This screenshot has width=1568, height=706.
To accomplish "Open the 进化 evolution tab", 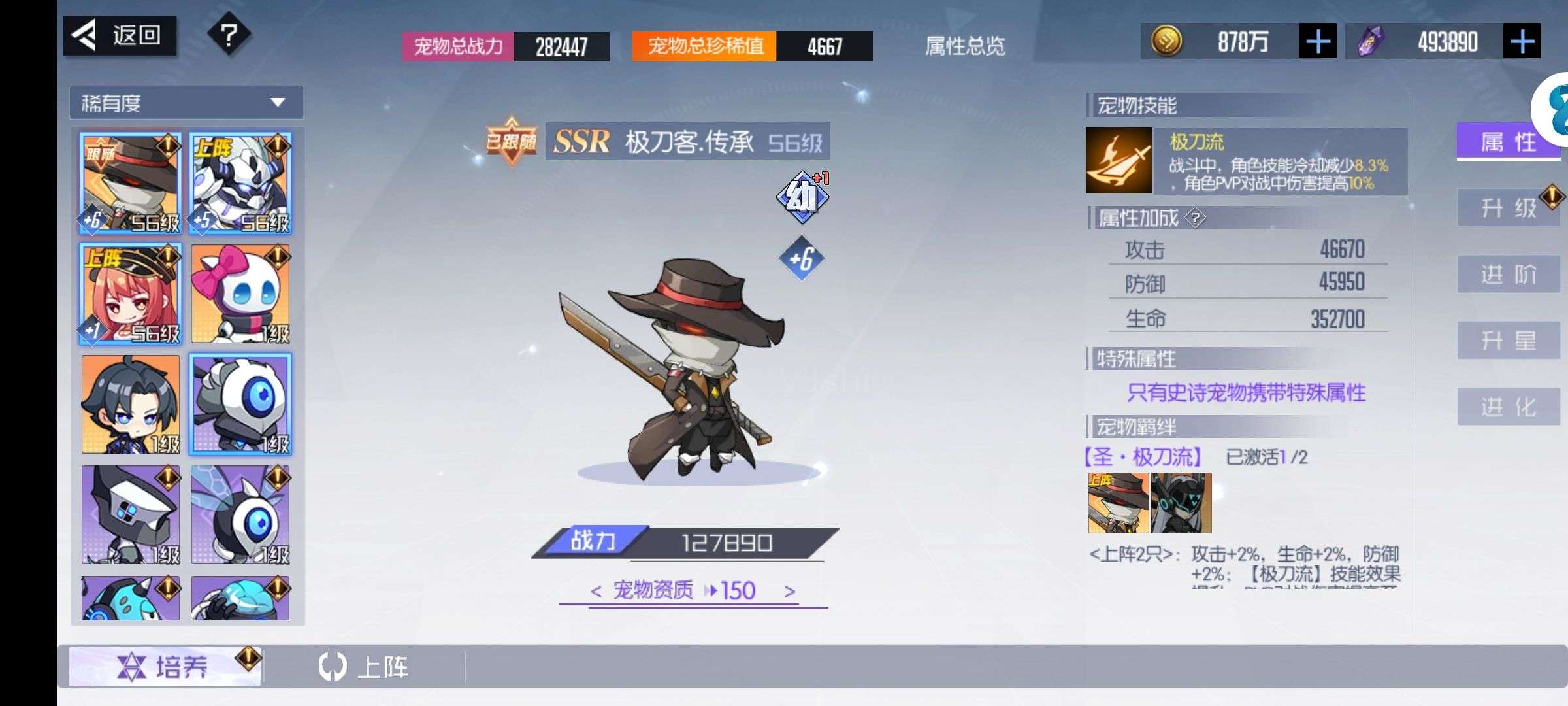I will tap(1508, 407).
